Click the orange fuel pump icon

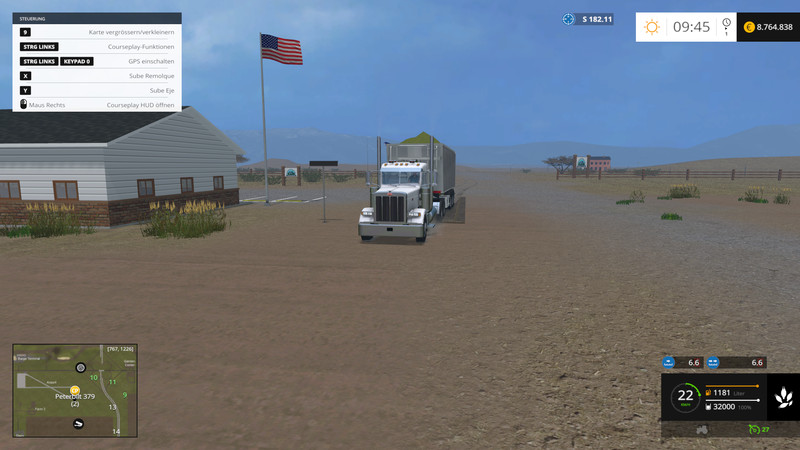tap(710, 393)
